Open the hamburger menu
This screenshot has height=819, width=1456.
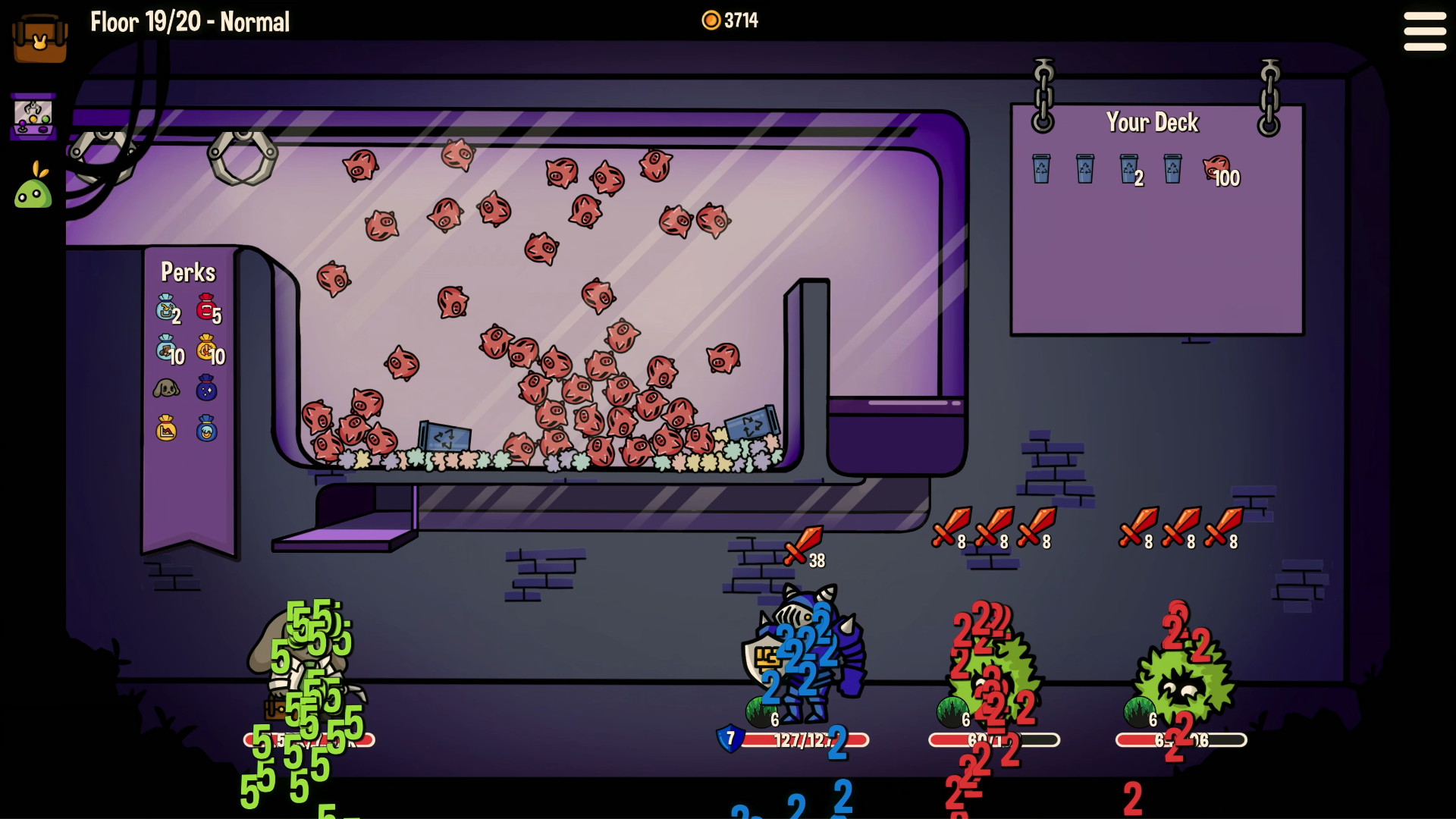coord(1424,32)
